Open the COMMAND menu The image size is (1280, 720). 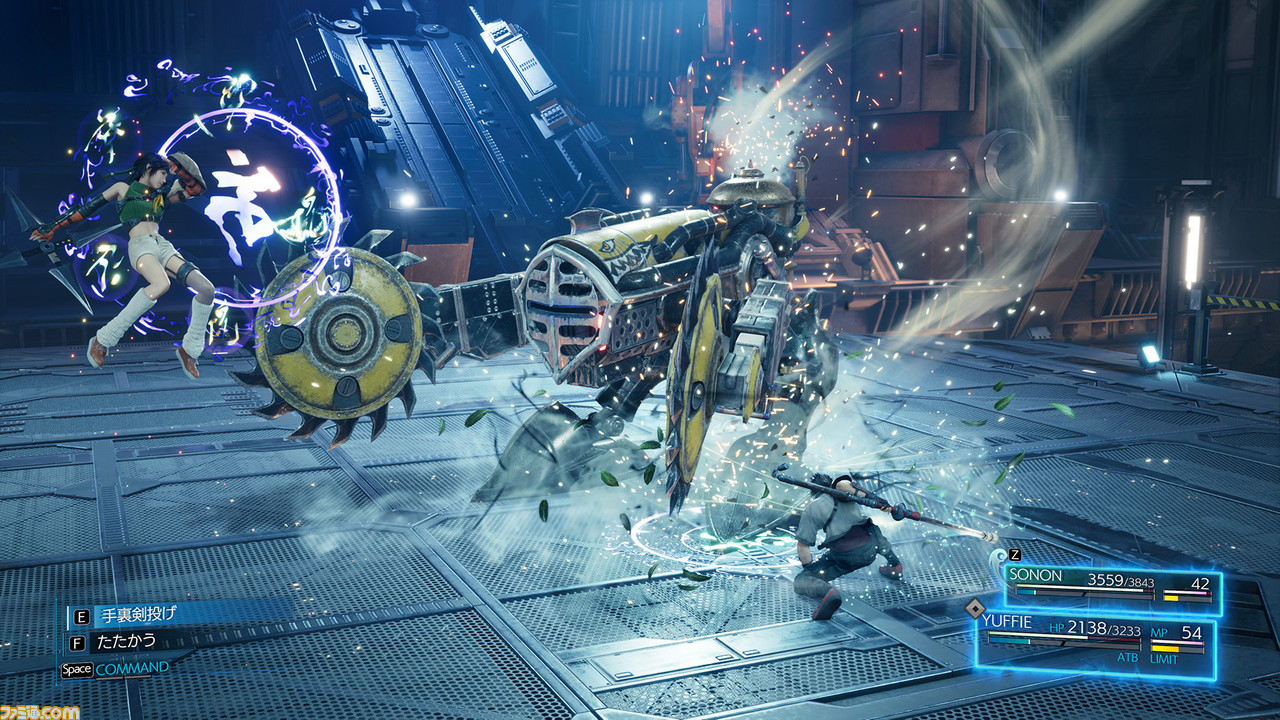pos(131,668)
